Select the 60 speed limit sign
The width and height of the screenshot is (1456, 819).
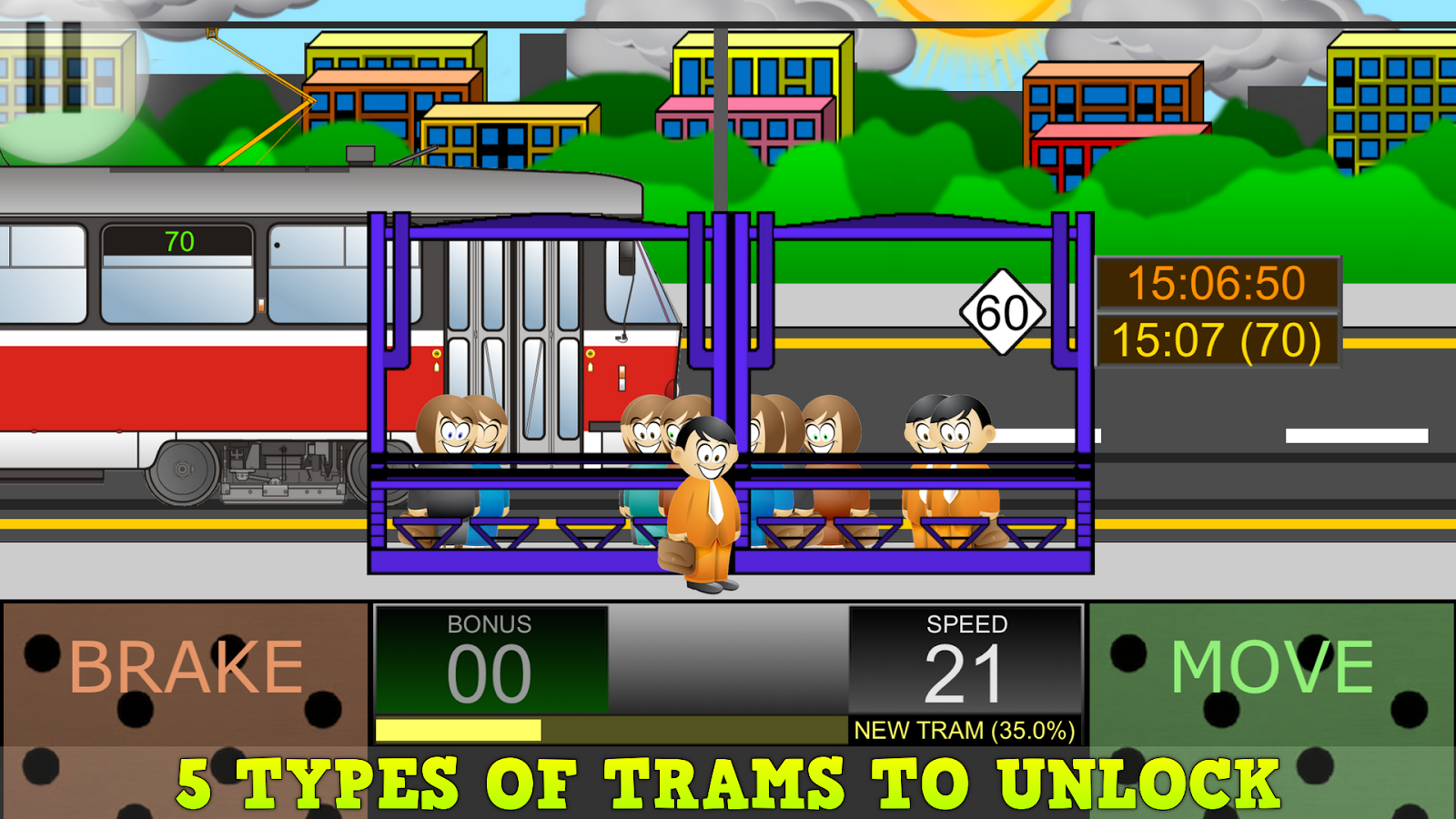click(x=1002, y=313)
